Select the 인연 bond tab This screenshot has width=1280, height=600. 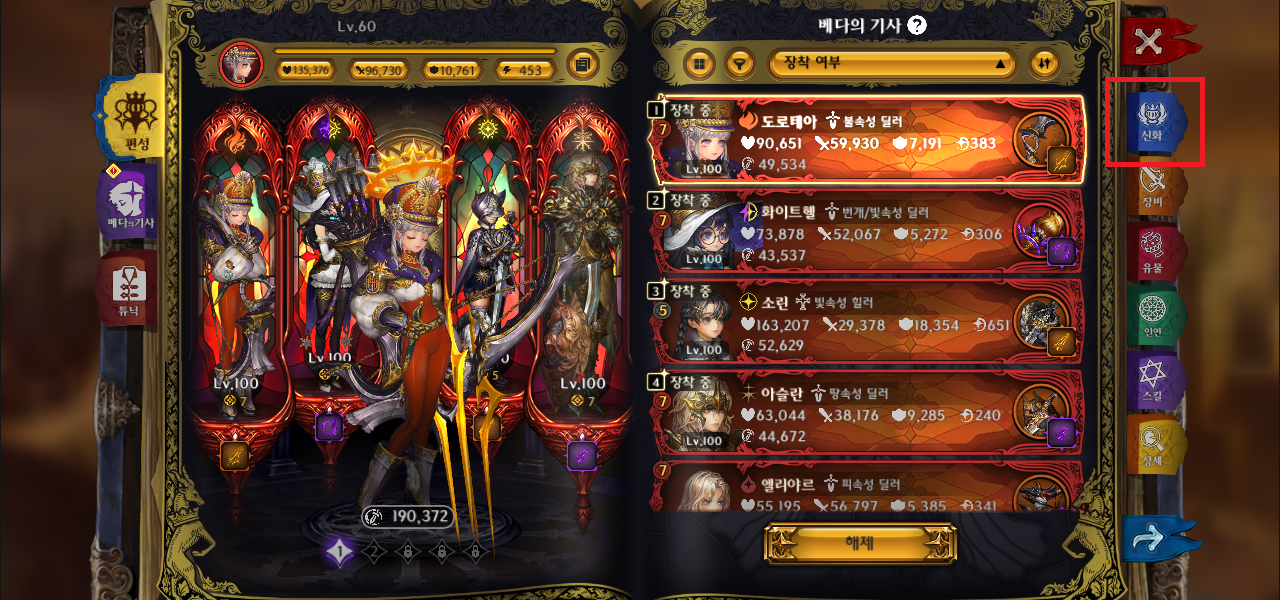click(x=1154, y=316)
